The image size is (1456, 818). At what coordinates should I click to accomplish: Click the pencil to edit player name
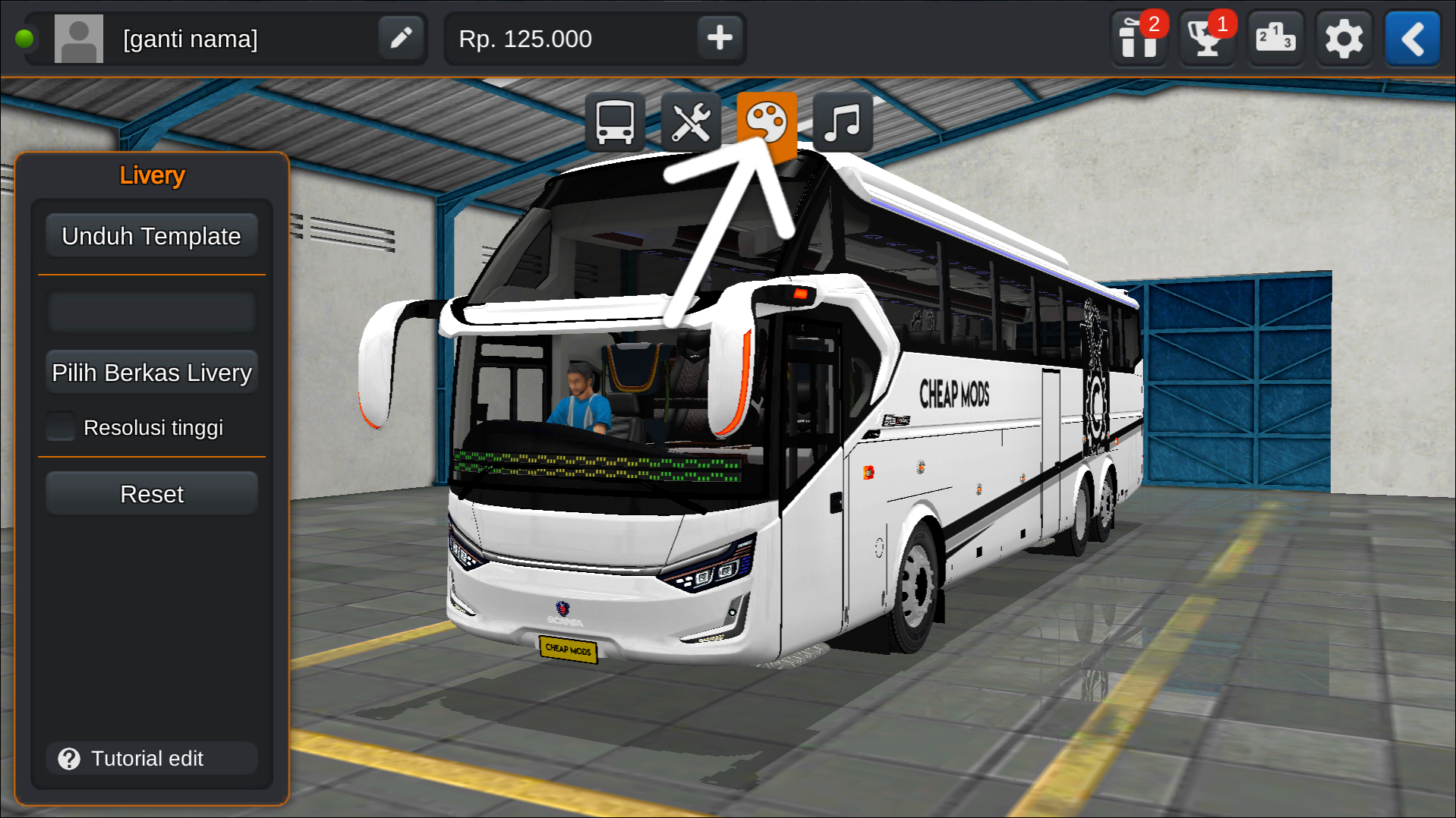[401, 38]
